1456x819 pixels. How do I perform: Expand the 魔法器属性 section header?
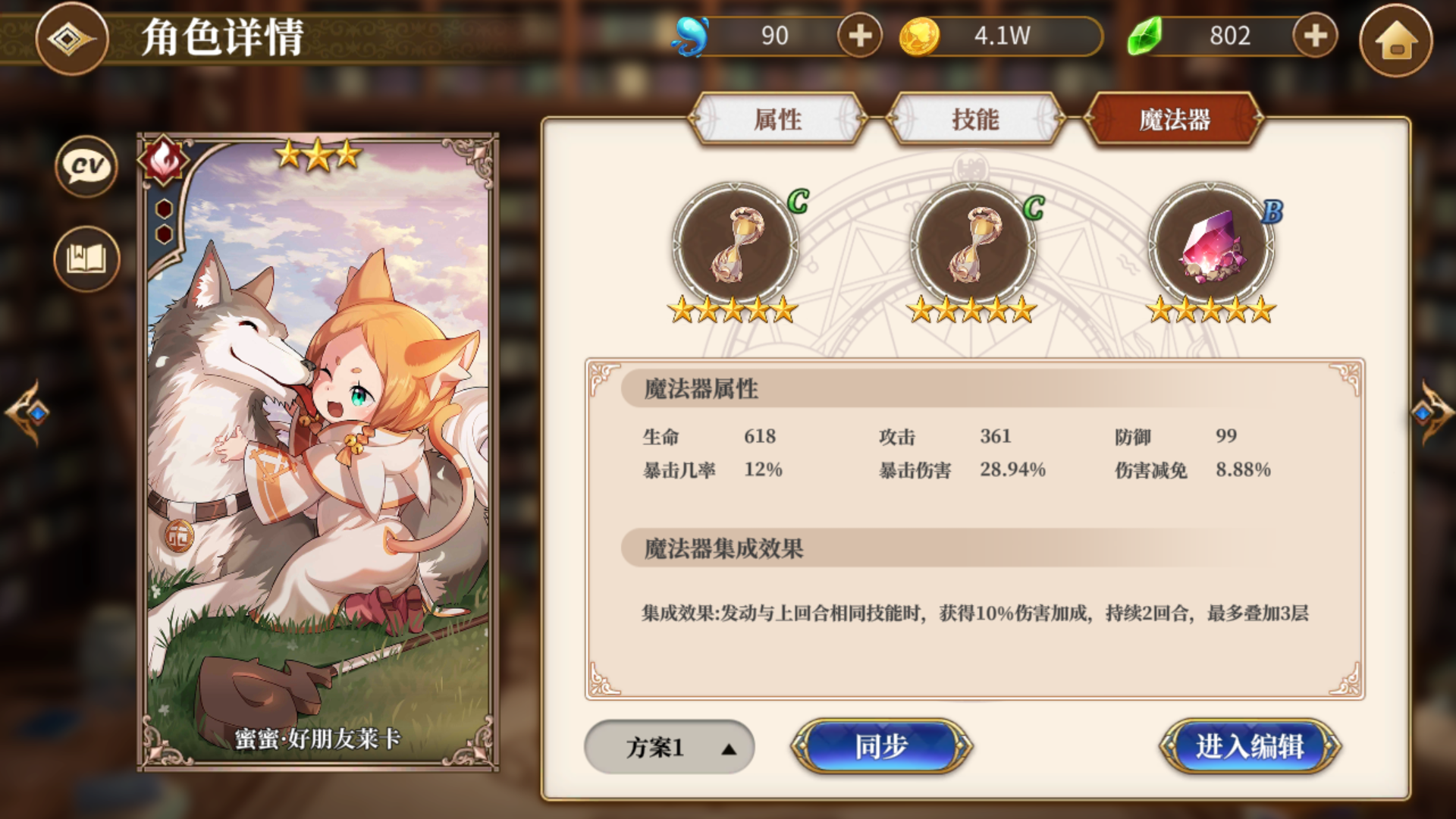click(x=701, y=389)
